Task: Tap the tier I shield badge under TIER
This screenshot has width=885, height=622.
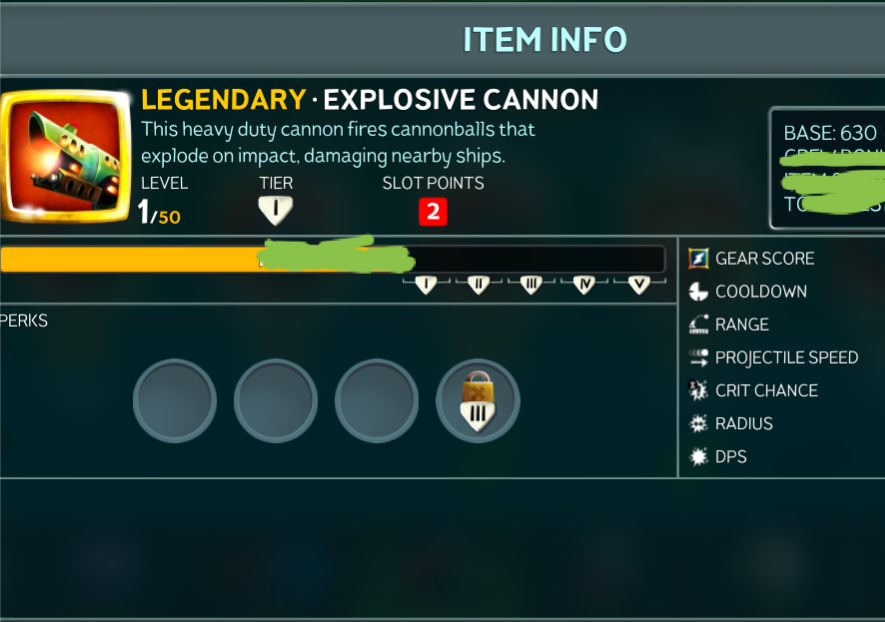Action: pyautogui.click(x=274, y=210)
